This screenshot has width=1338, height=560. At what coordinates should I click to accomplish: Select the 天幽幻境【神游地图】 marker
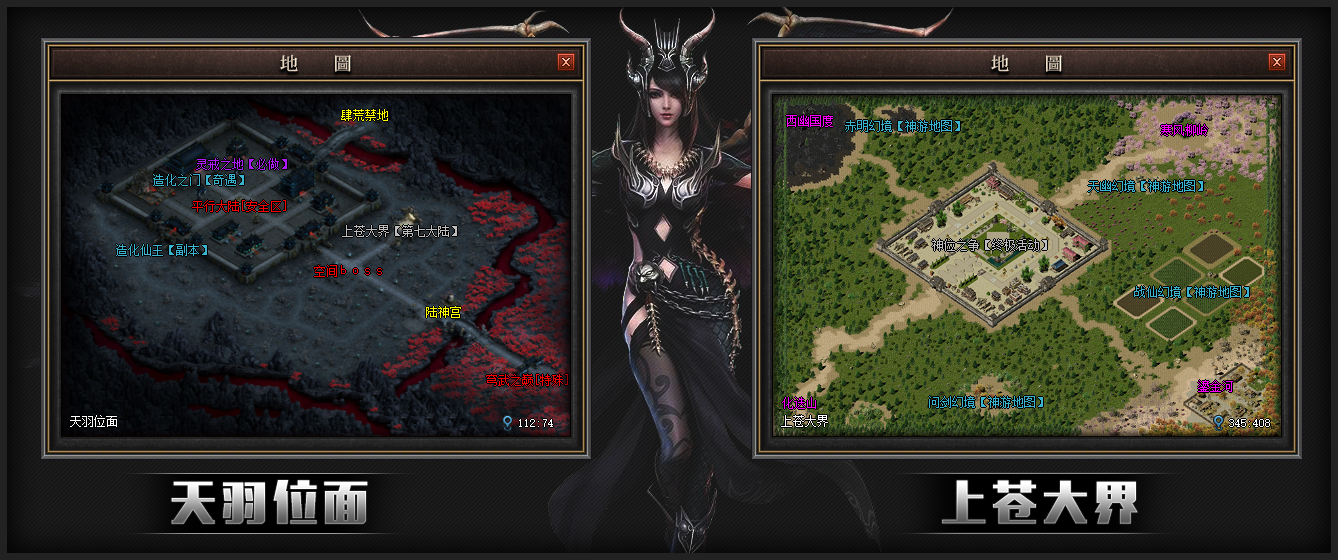tap(1145, 186)
